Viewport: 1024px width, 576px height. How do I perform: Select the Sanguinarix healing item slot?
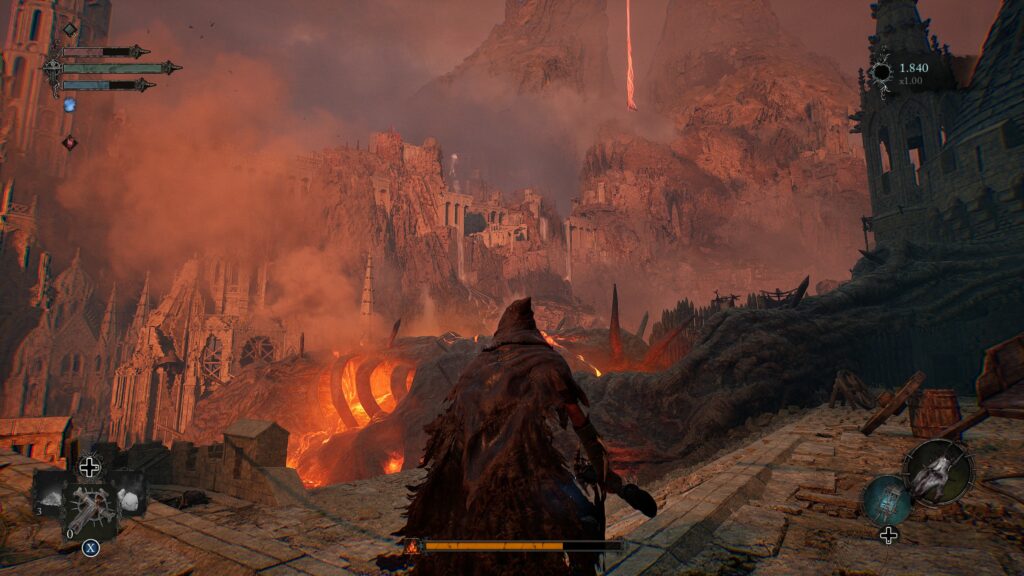pos(90,508)
